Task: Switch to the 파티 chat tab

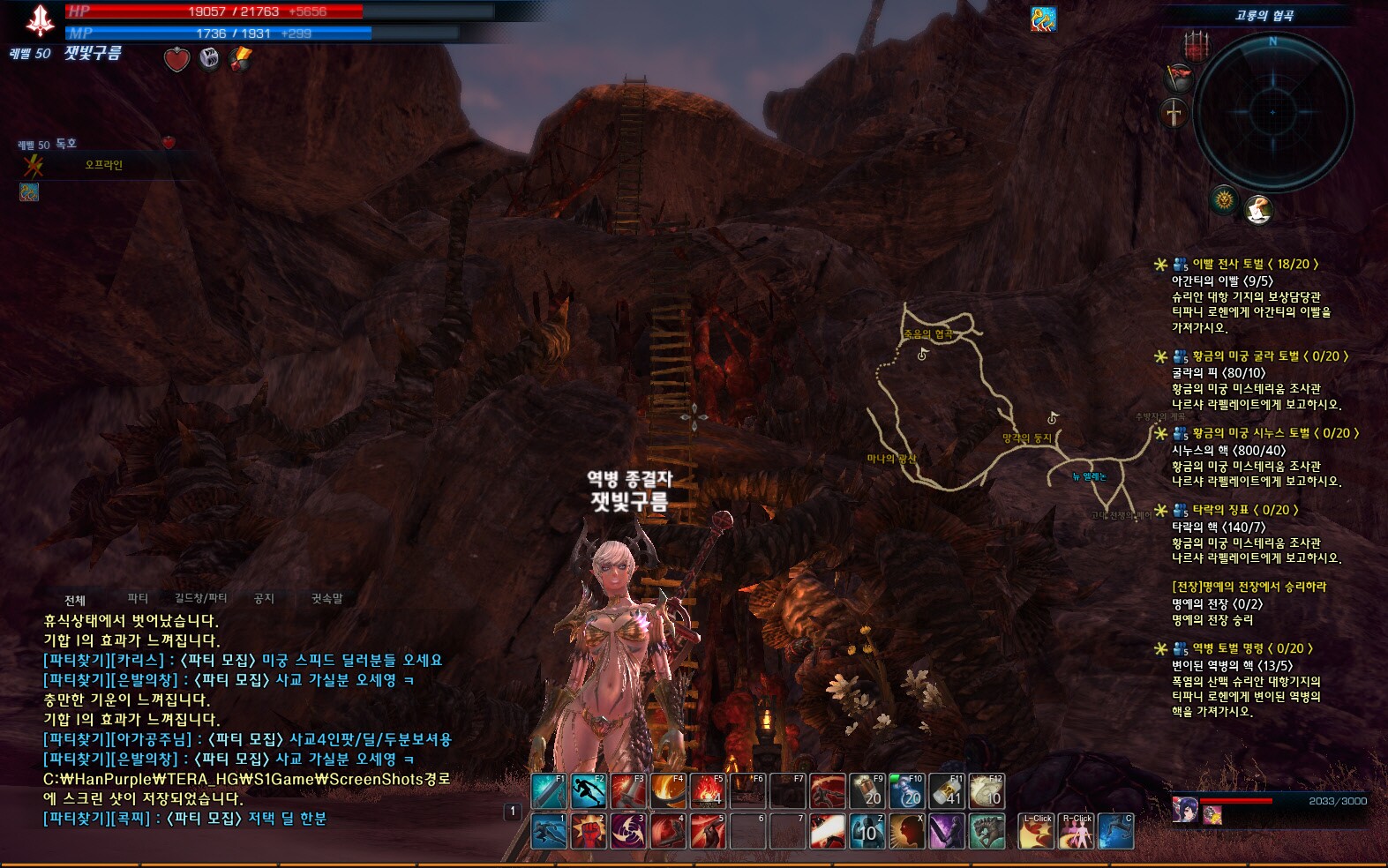Action: click(138, 599)
